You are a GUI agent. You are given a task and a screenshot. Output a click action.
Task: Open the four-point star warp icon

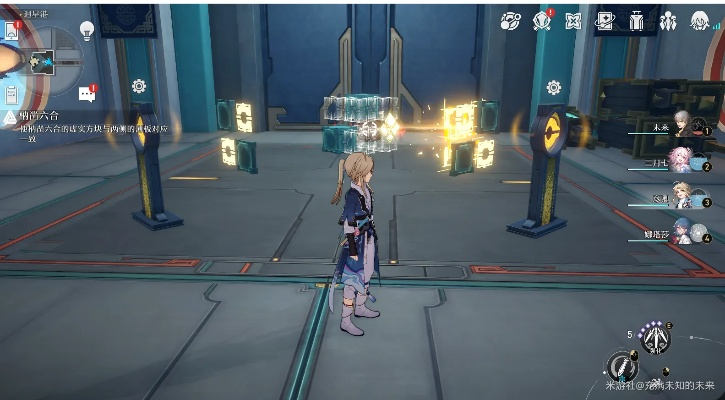573,21
